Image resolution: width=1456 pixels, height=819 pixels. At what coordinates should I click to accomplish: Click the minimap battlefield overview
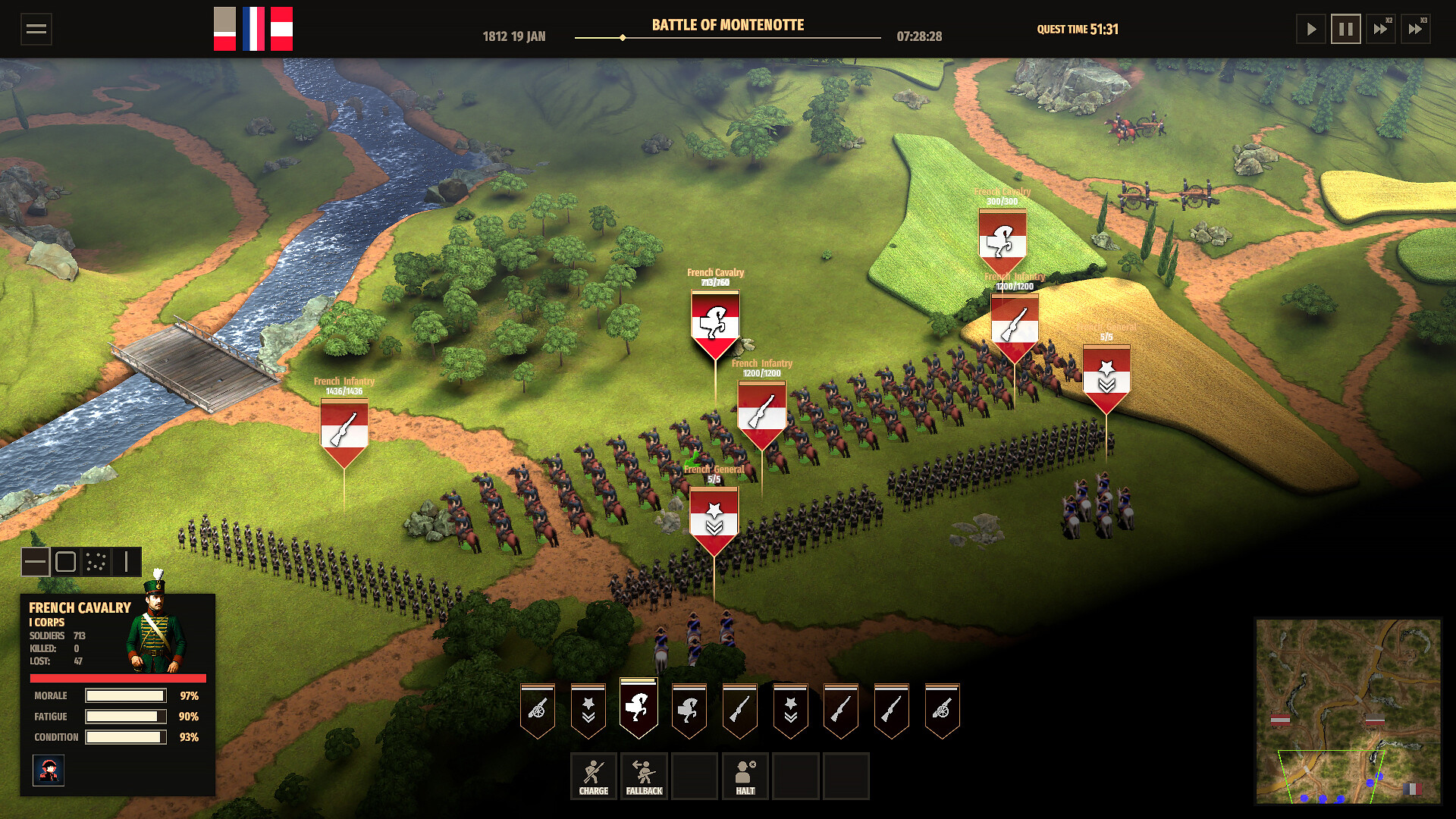click(x=1348, y=711)
